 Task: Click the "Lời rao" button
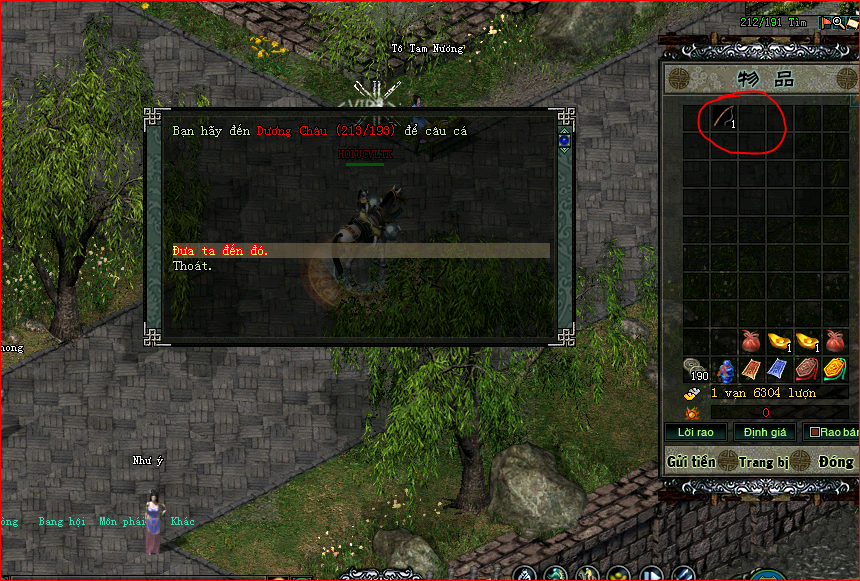(x=695, y=432)
